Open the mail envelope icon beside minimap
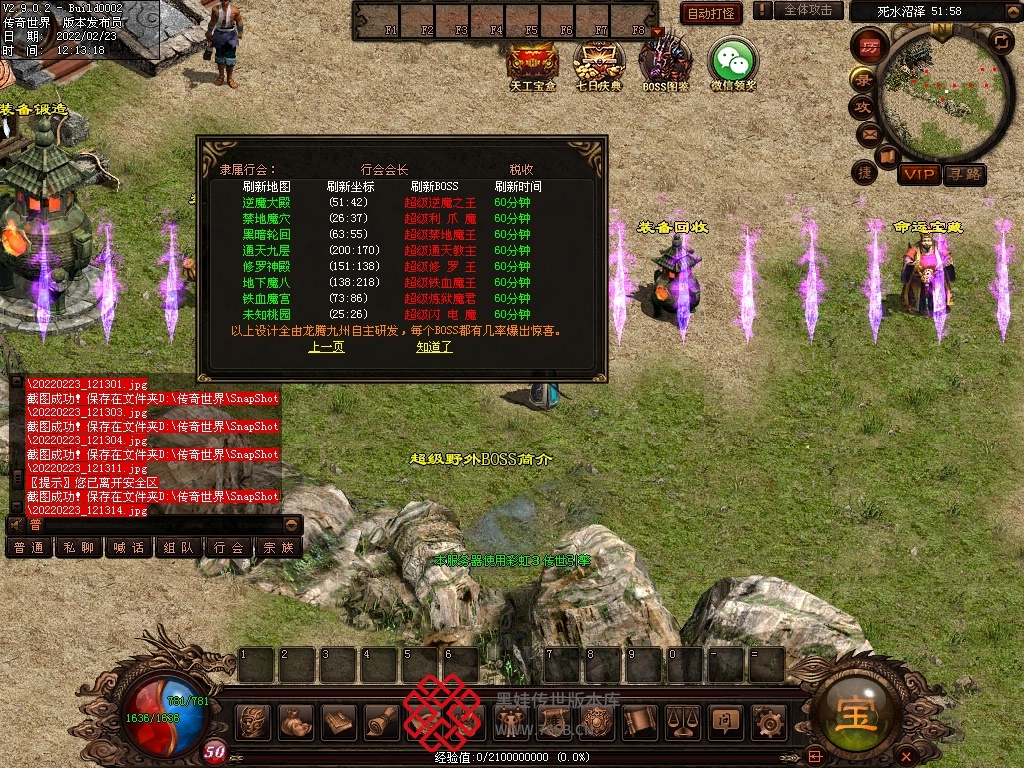 tap(868, 133)
